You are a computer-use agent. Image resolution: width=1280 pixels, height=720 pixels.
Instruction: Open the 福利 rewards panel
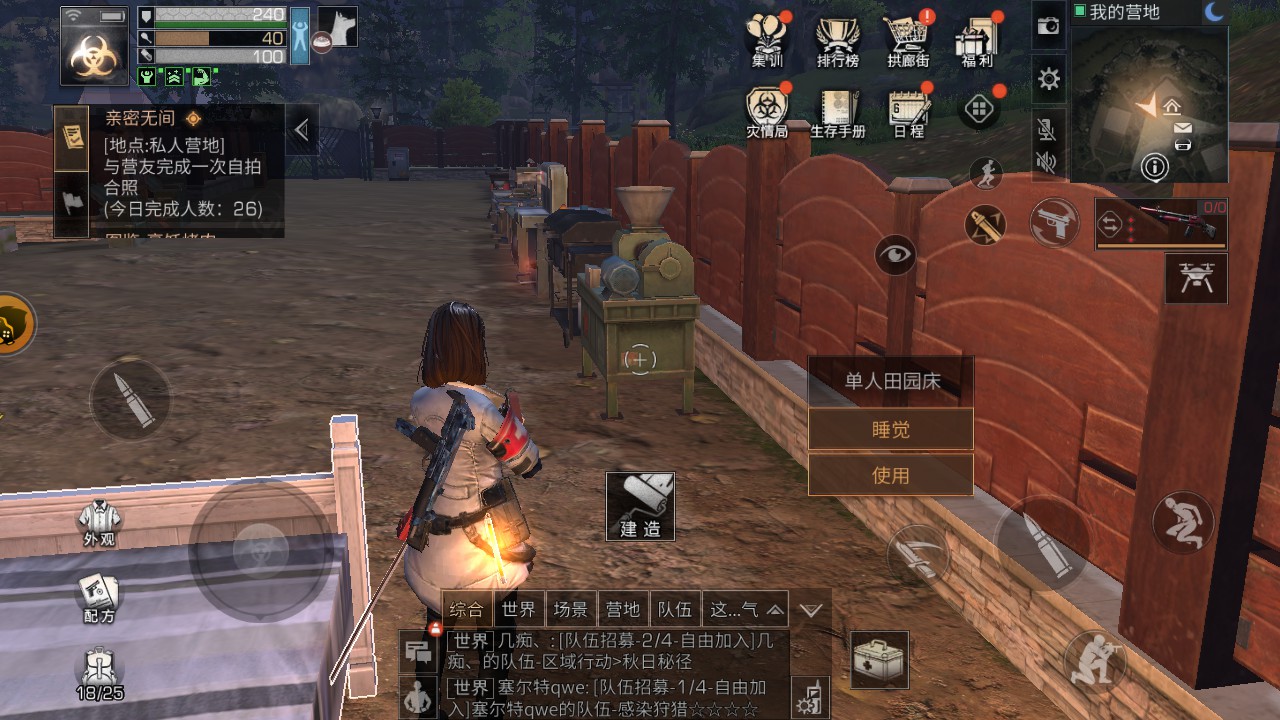(x=976, y=39)
